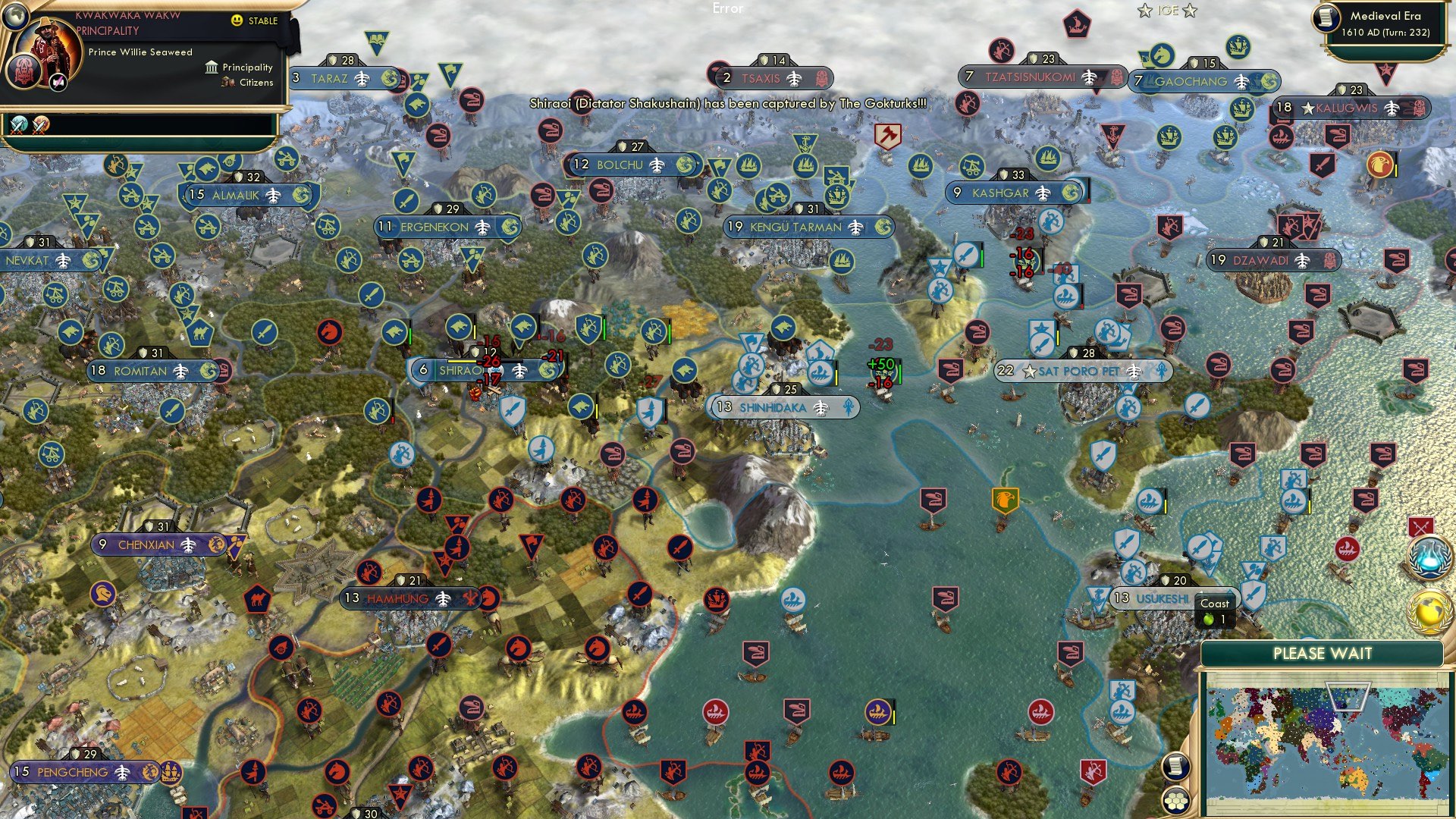Screen dimensions: 1456x819
Task: Open the Technology tree via the flask icon
Action: click(1429, 556)
